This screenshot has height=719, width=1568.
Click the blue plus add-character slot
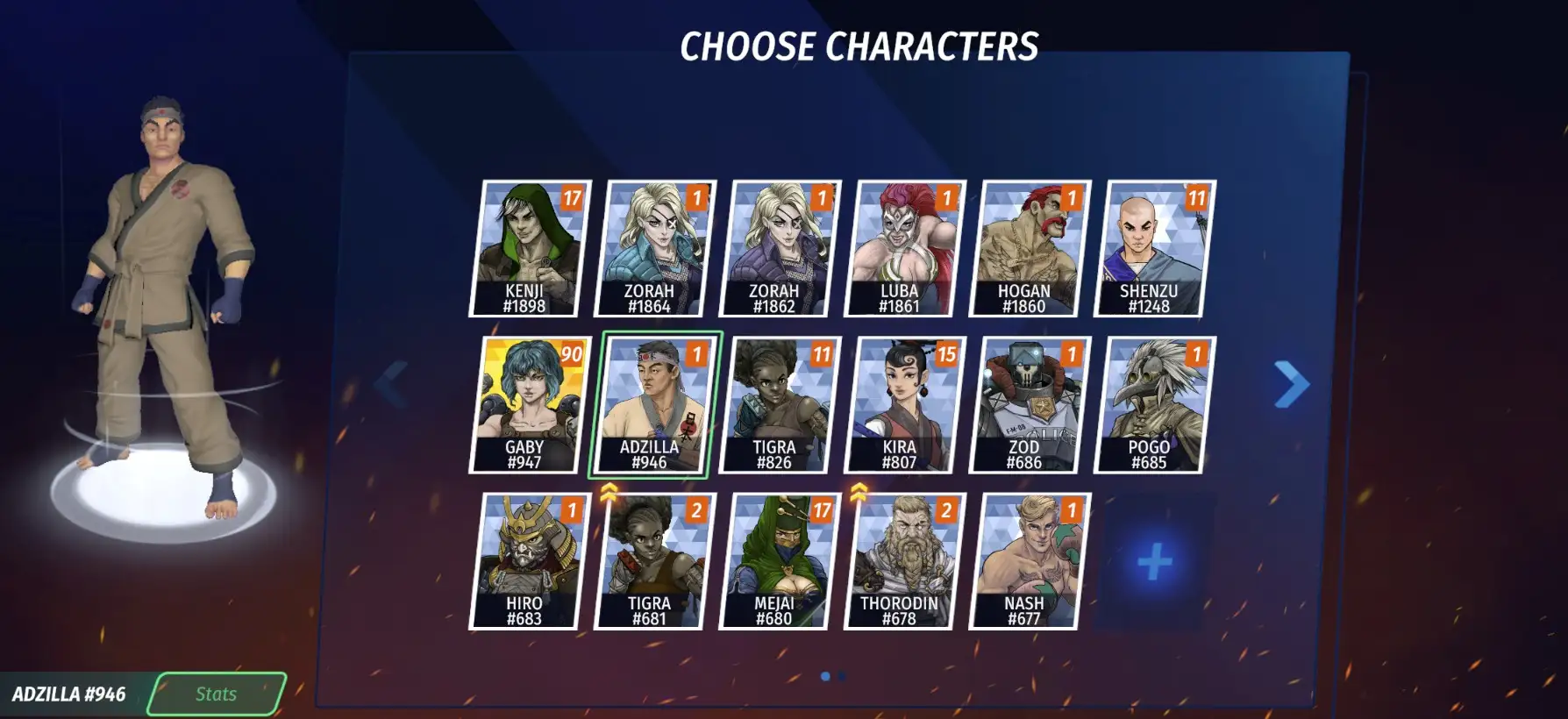[1154, 561]
